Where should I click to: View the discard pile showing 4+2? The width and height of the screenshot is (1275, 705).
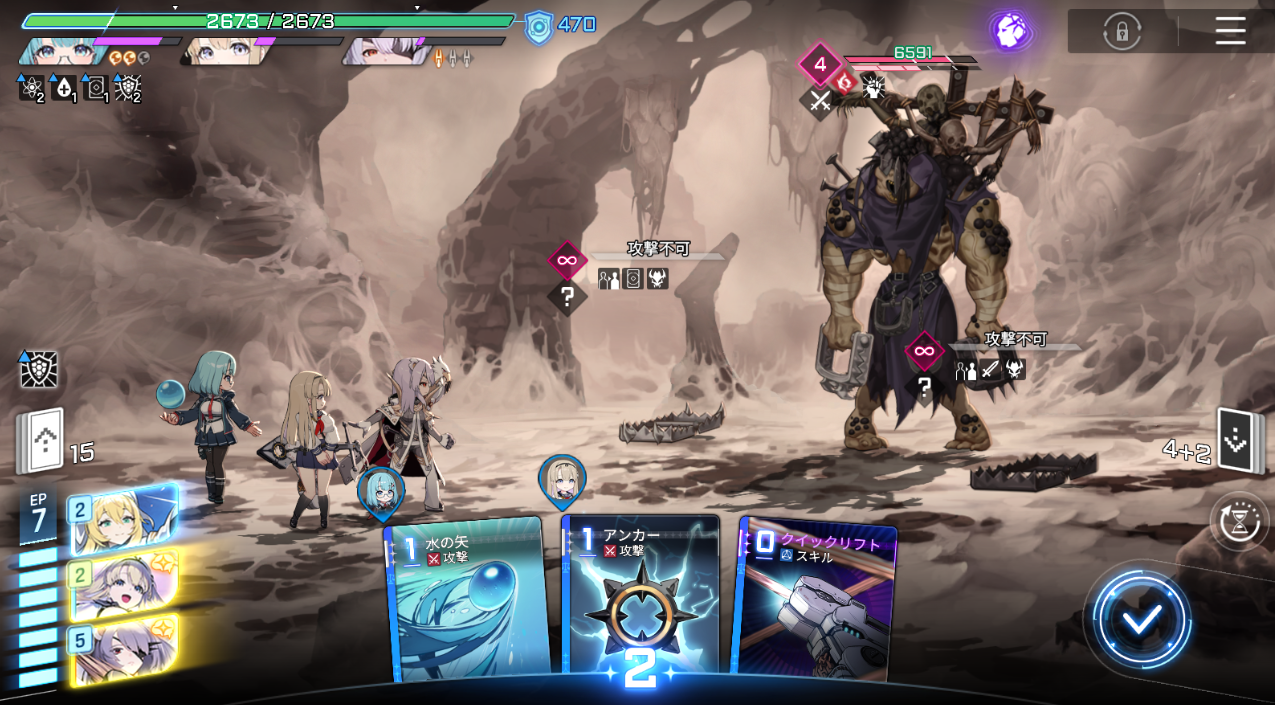[1237, 441]
